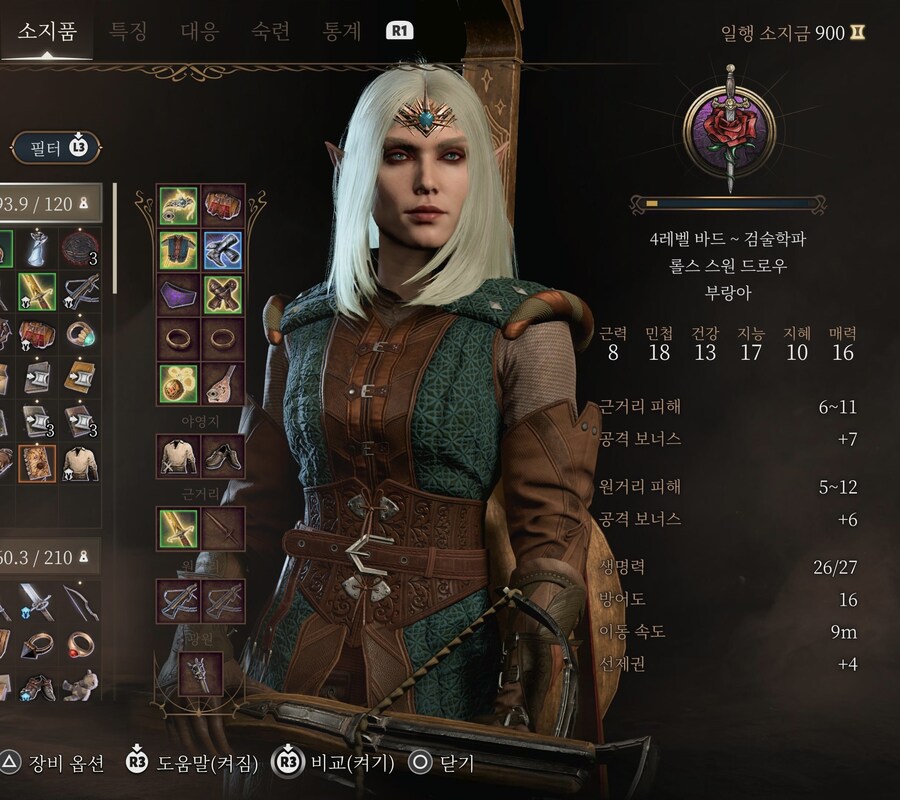Select the main-hand golden sword melee slot
This screenshot has height=800, width=900.
tap(179, 527)
